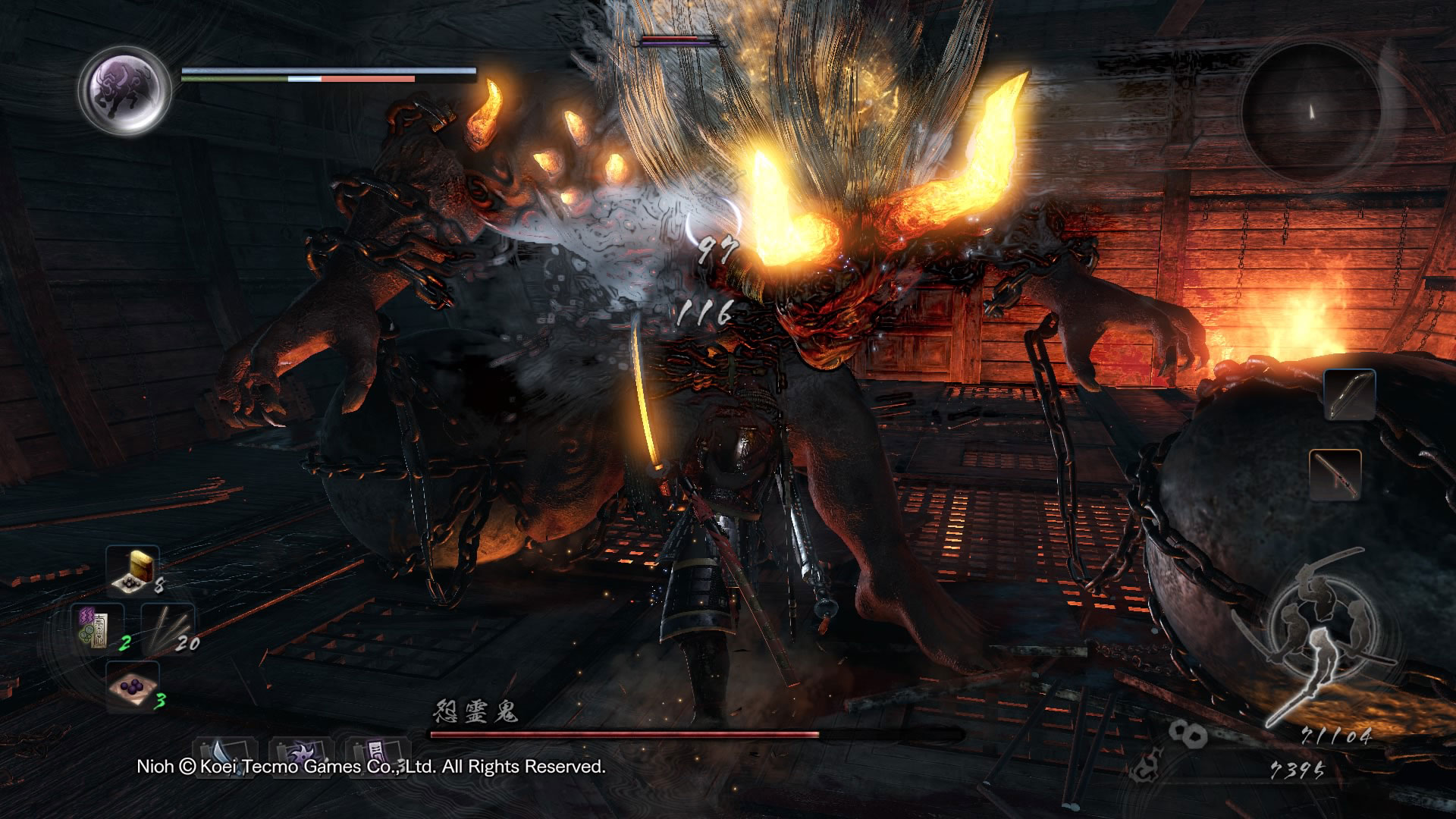Select the katana melee weapon slot
Image resolution: width=1456 pixels, height=819 pixels.
pos(1335,475)
